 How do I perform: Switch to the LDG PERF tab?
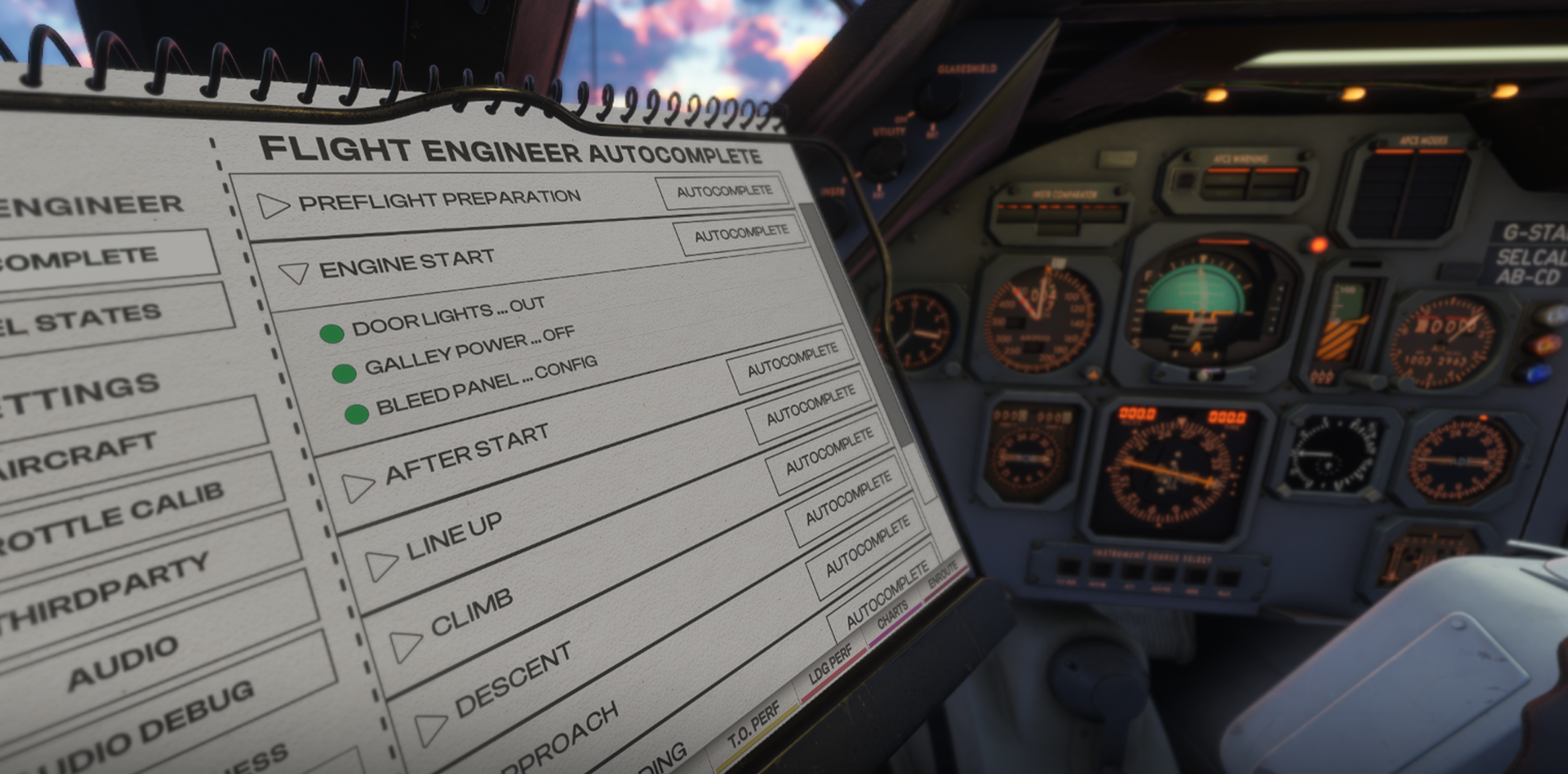[x=831, y=665]
